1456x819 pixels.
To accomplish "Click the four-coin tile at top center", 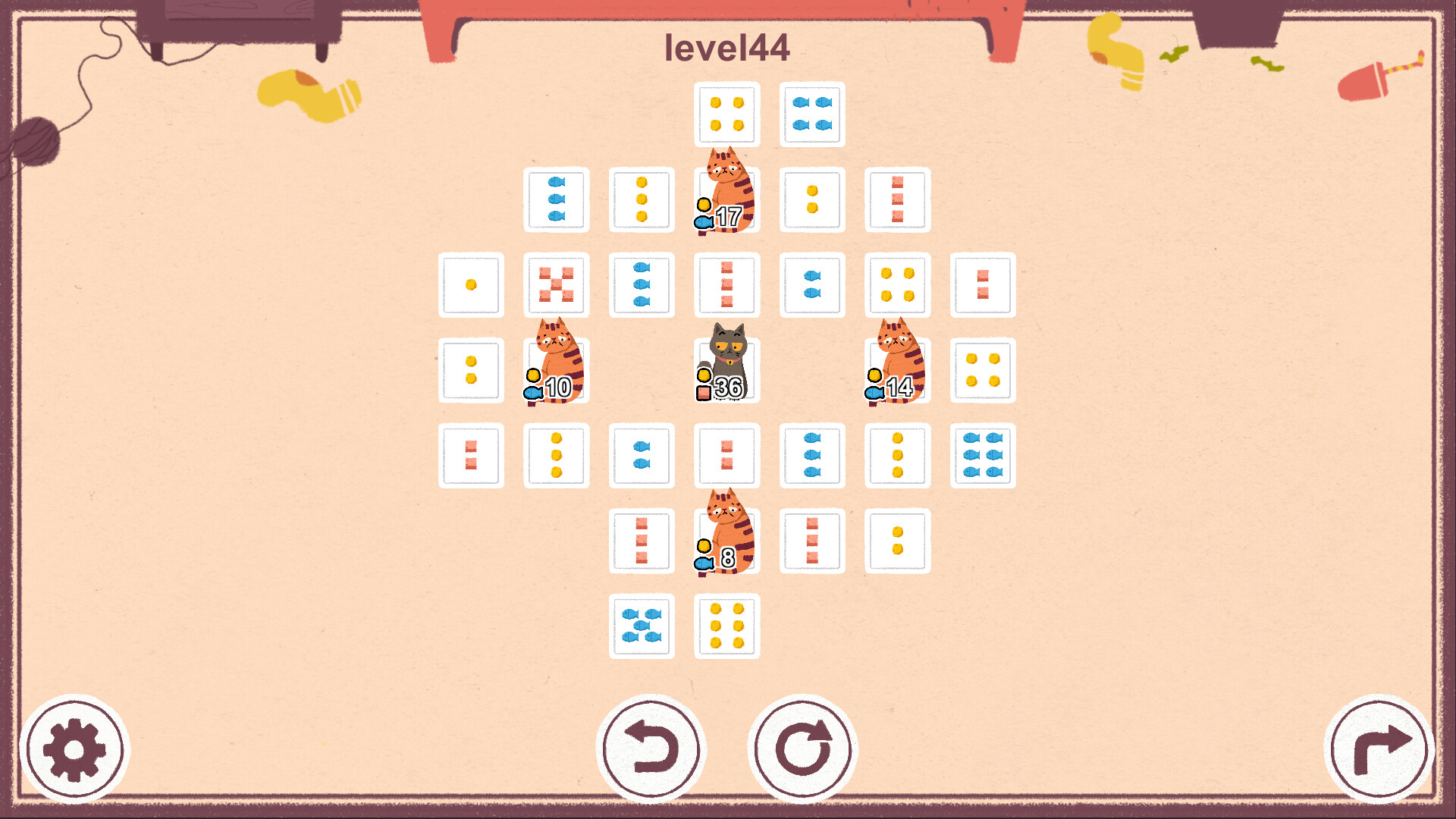I will click(x=726, y=114).
